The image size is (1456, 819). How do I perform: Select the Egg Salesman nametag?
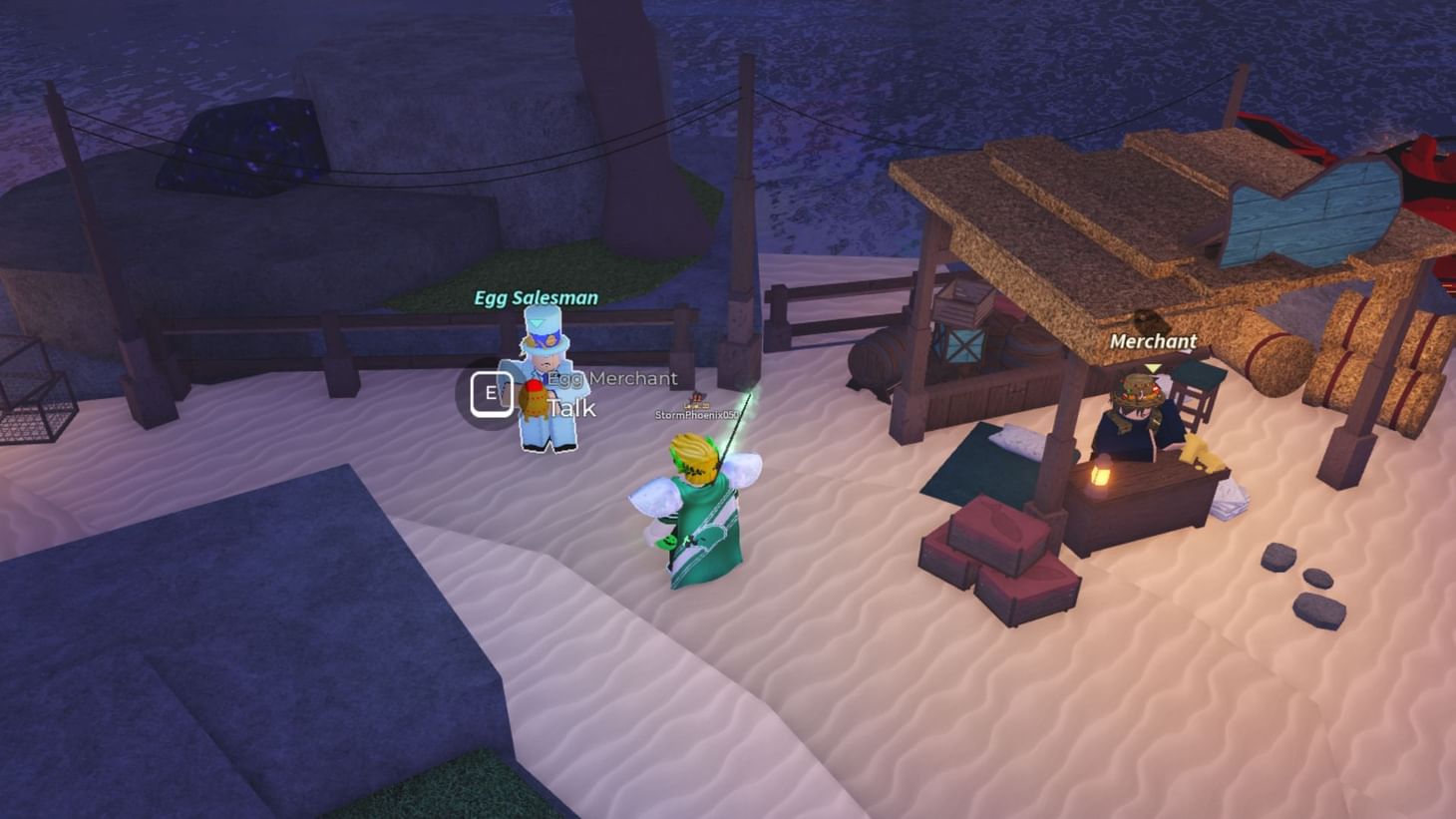535,296
